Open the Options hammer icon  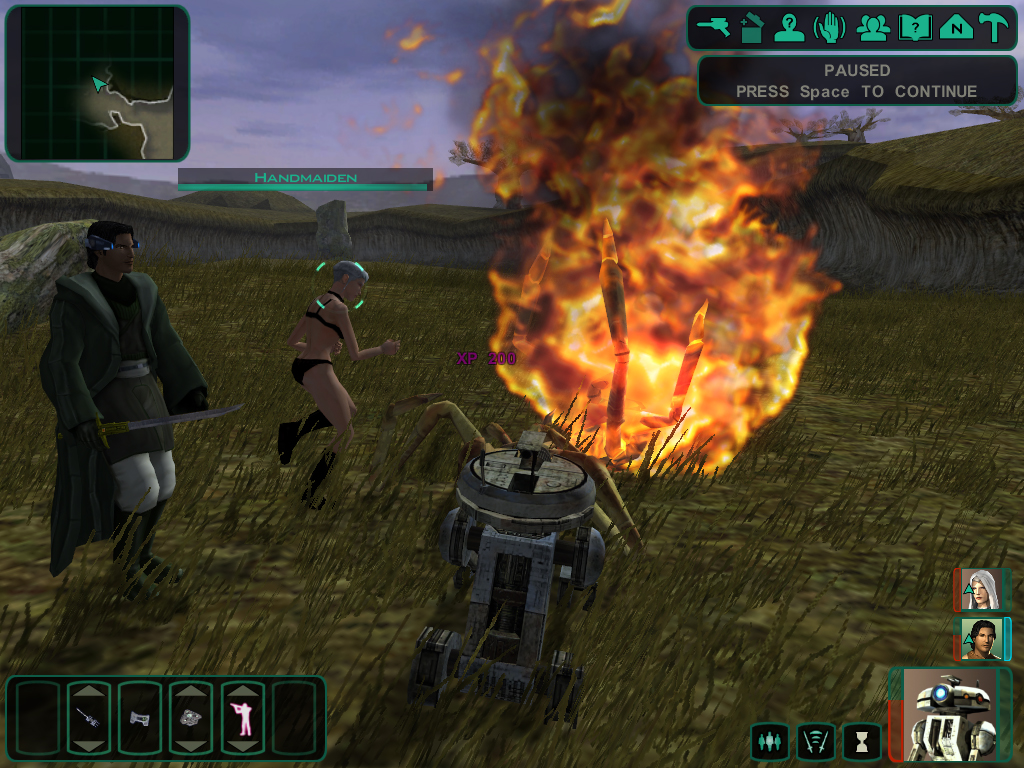point(994,27)
